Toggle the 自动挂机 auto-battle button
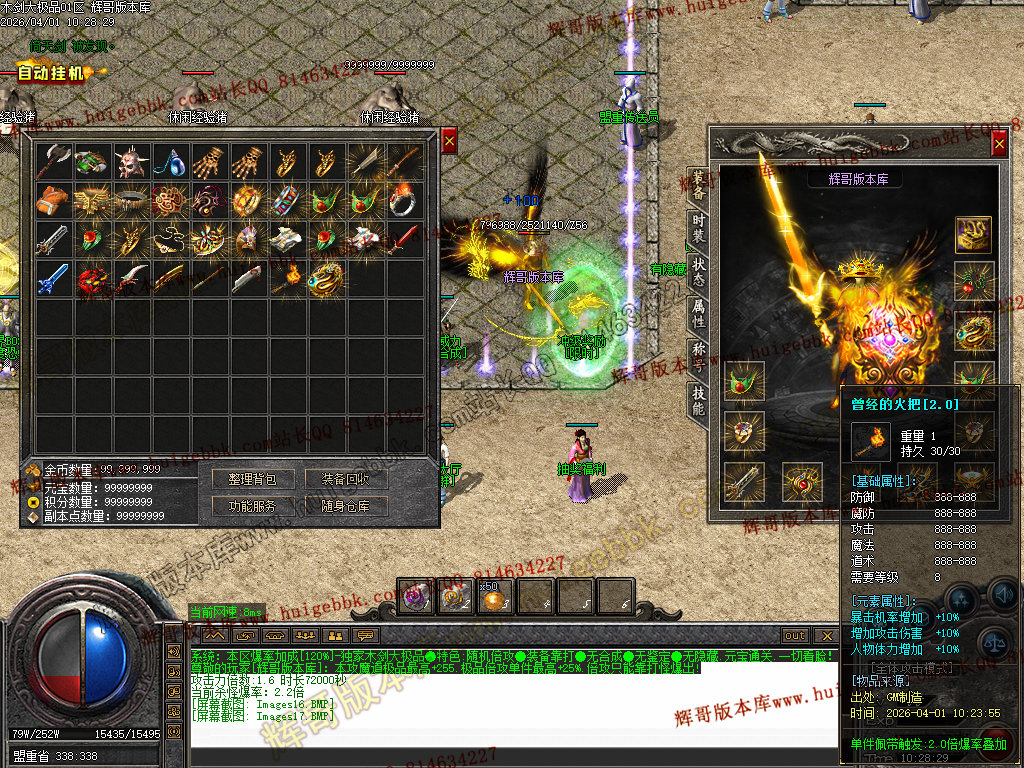The width and height of the screenshot is (1024, 768). click(50, 73)
